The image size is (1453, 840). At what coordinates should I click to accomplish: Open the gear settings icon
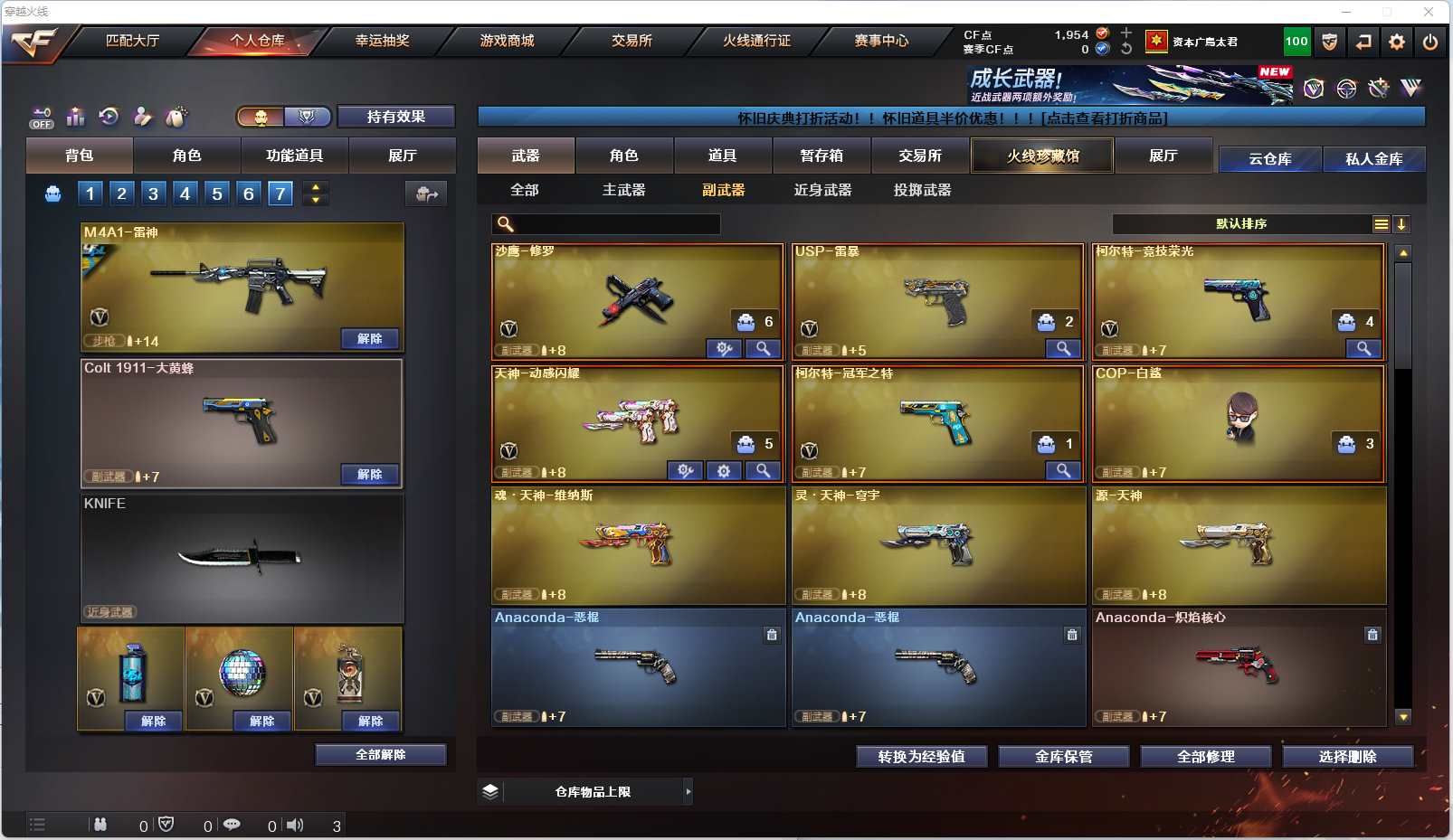click(1397, 42)
